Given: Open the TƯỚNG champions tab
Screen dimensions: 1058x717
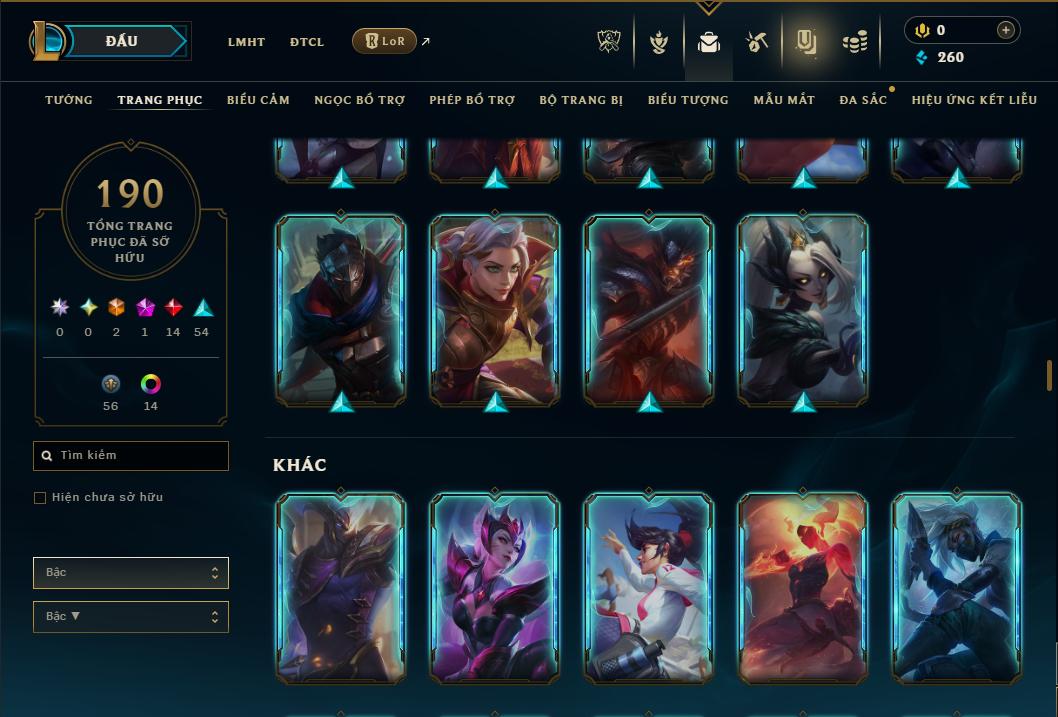Looking at the screenshot, I should 69,100.
